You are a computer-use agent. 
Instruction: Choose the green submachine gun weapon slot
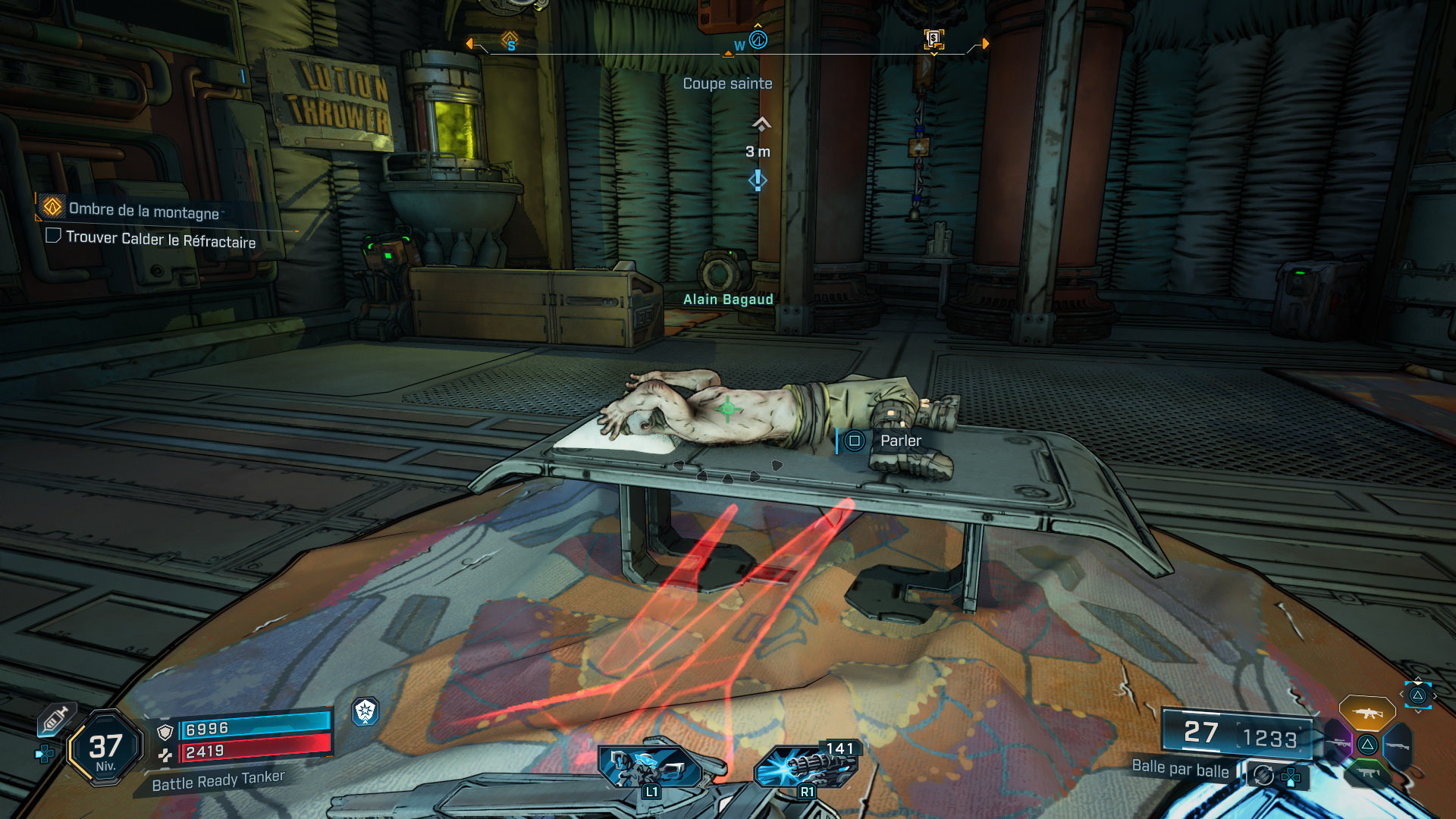point(1367,773)
